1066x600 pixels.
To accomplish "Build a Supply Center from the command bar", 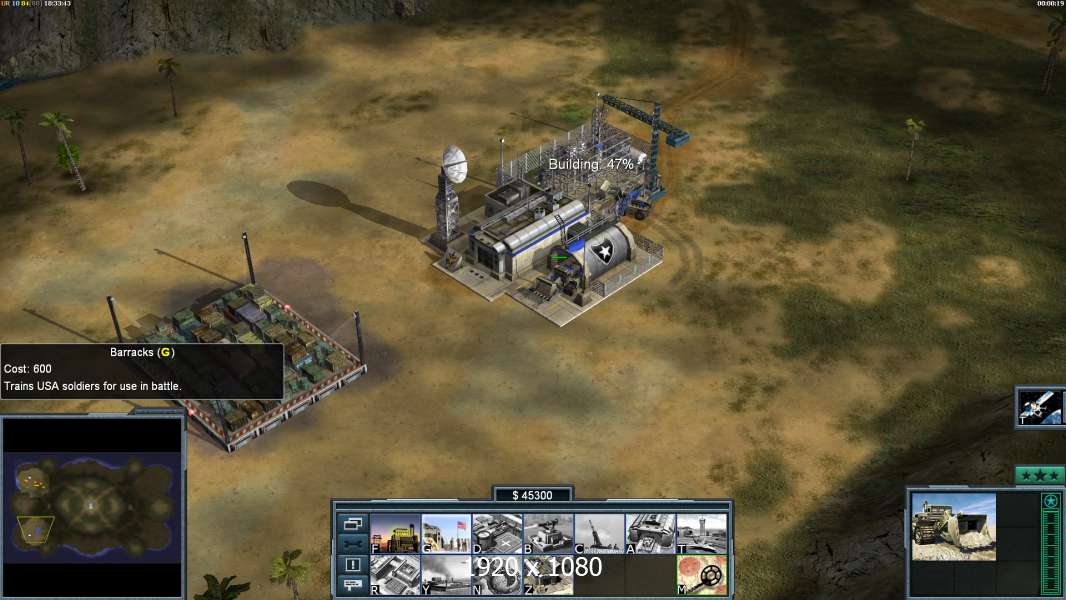I will [497, 534].
